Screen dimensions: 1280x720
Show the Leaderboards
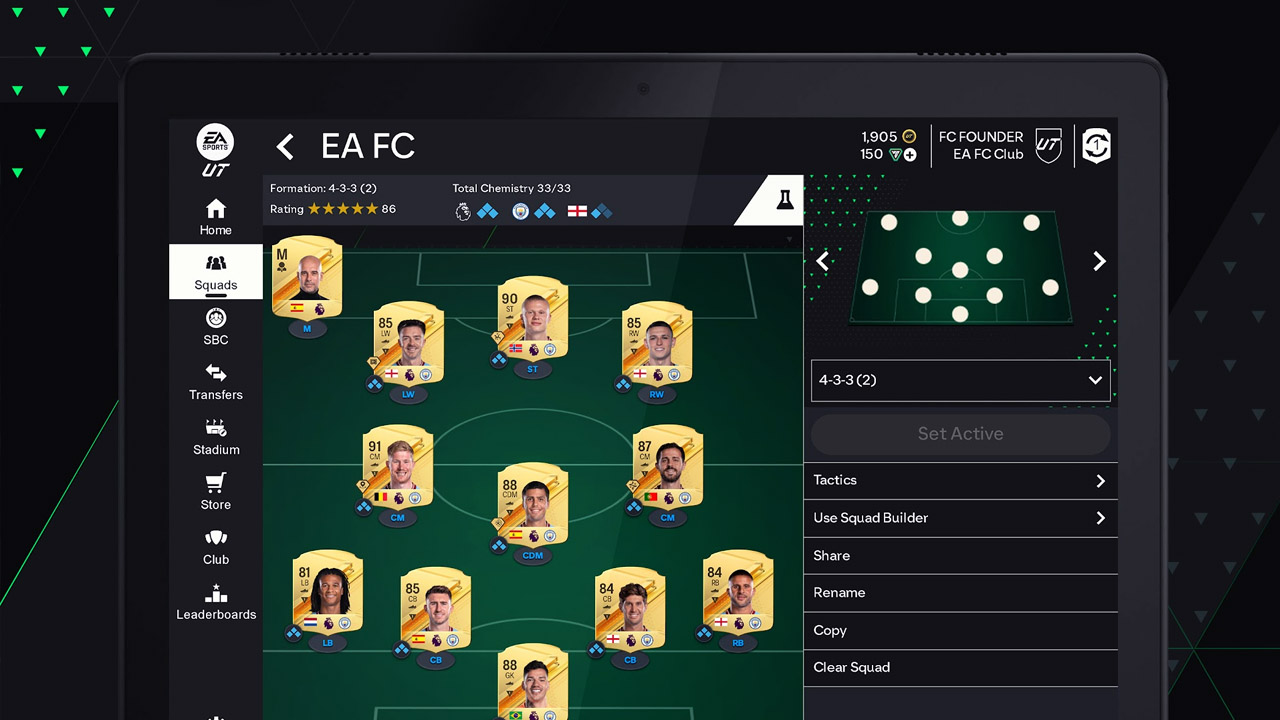click(216, 602)
